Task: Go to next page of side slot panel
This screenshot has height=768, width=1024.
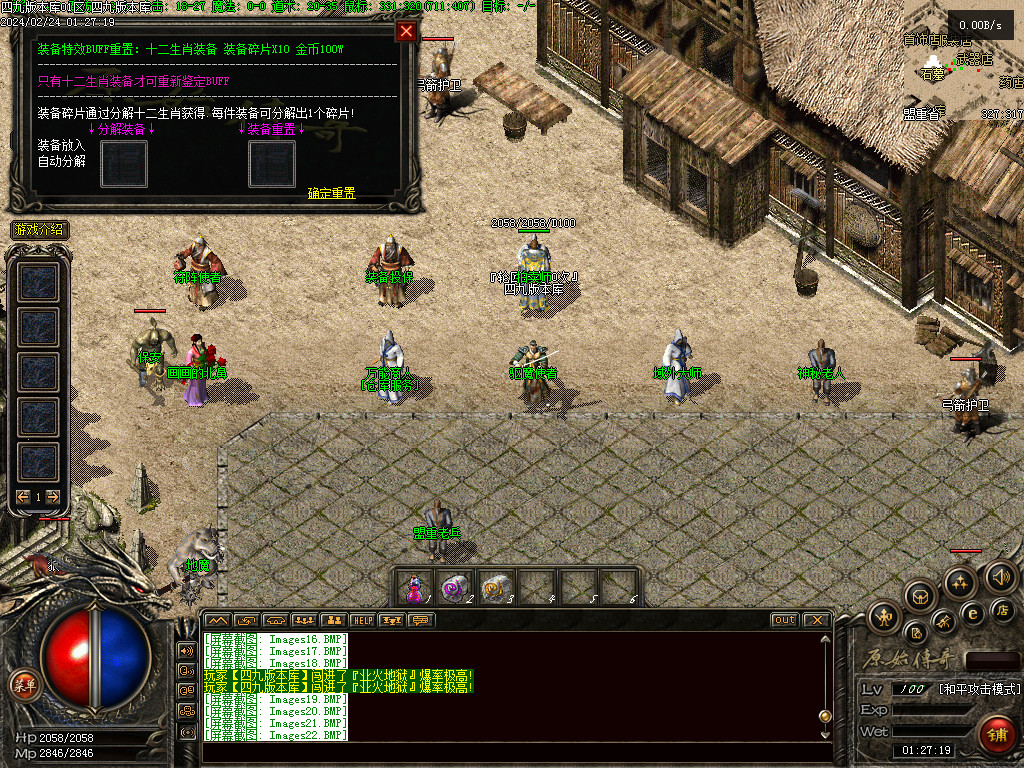Action: click(53, 496)
